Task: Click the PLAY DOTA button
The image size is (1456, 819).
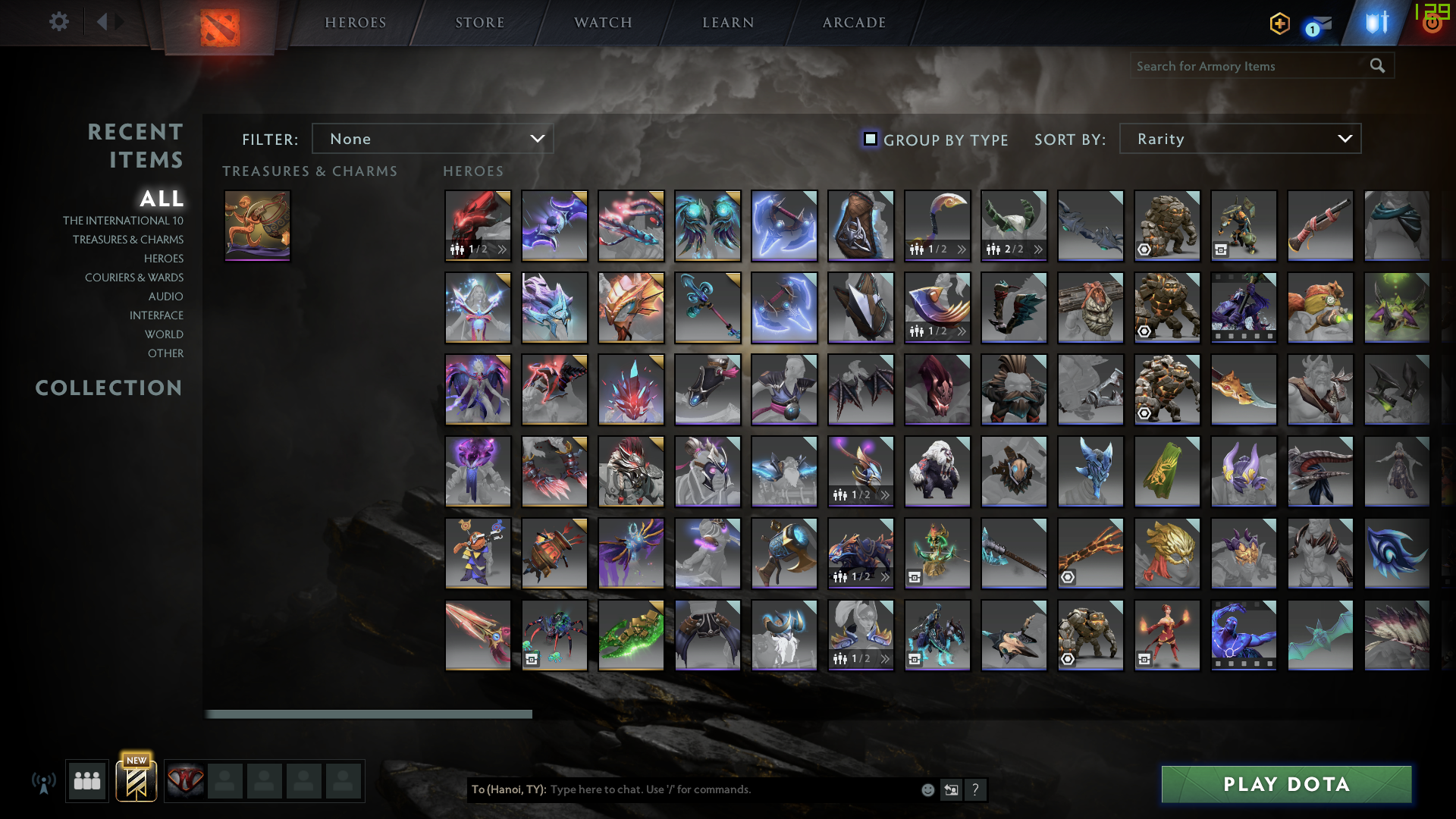Action: (x=1285, y=784)
